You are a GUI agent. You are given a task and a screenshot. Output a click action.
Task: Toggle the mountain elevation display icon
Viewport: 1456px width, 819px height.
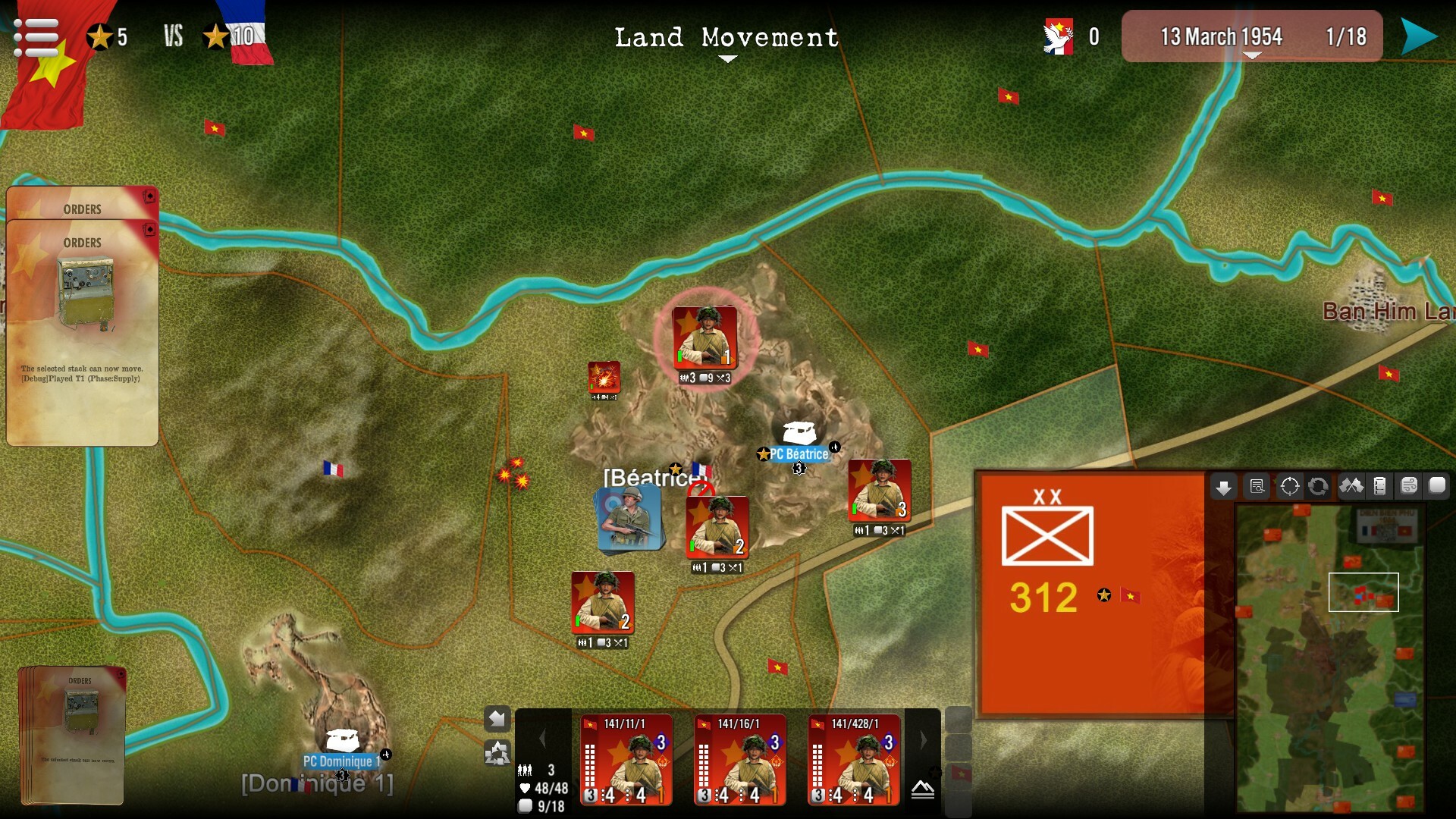(x=921, y=790)
